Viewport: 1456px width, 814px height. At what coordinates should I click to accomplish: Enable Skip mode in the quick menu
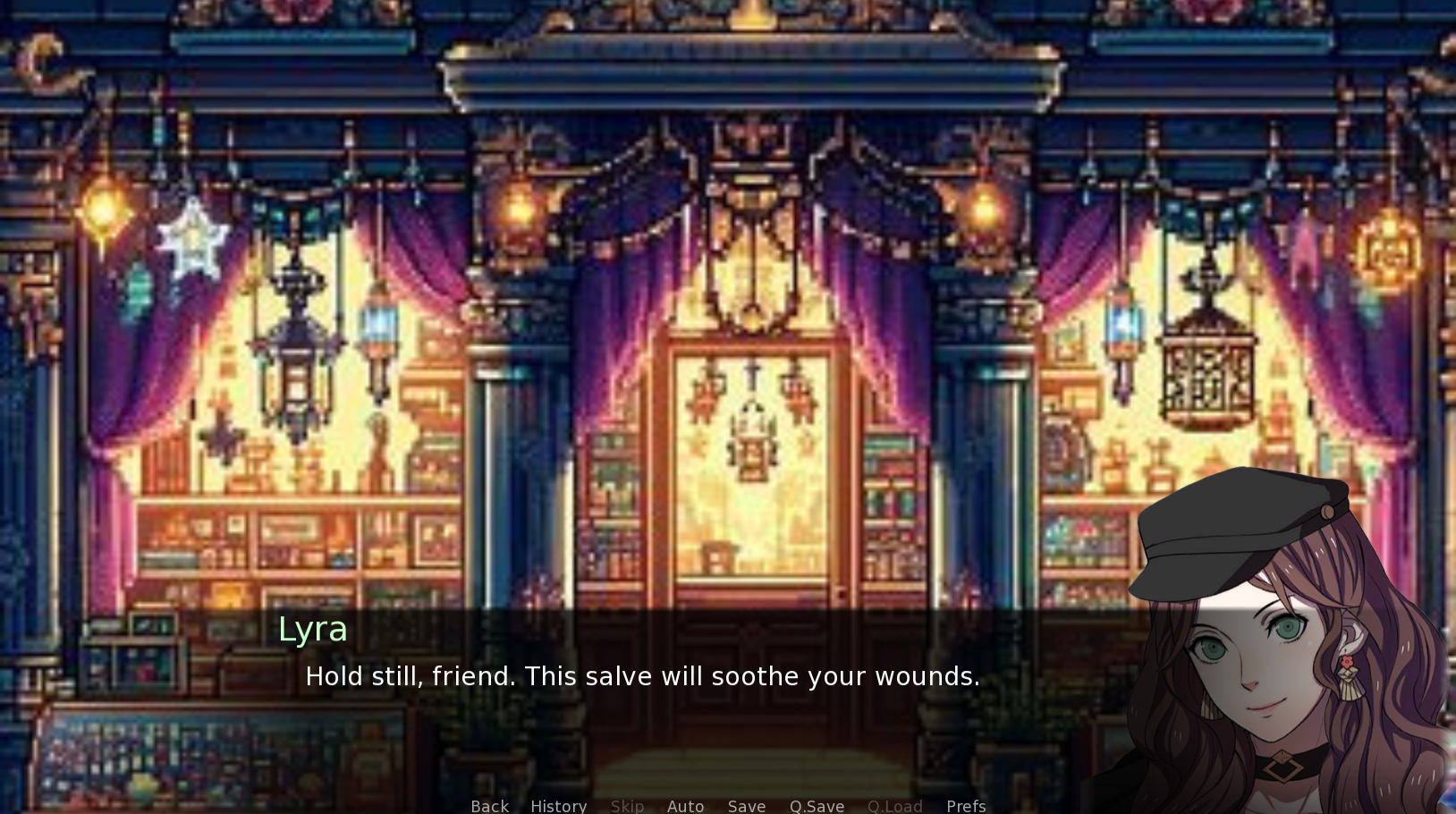(x=627, y=805)
